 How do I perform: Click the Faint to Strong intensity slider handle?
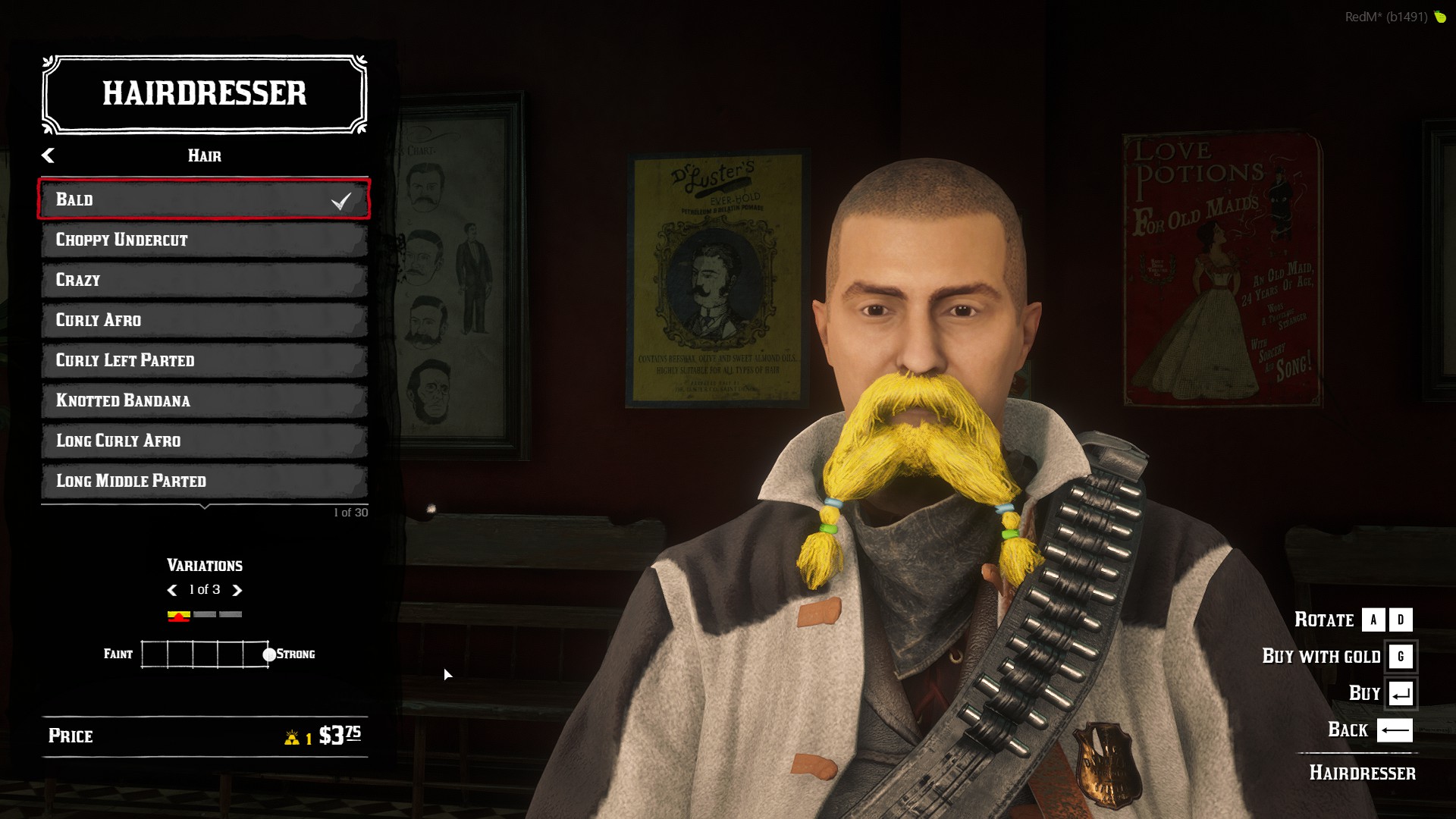[269, 654]
